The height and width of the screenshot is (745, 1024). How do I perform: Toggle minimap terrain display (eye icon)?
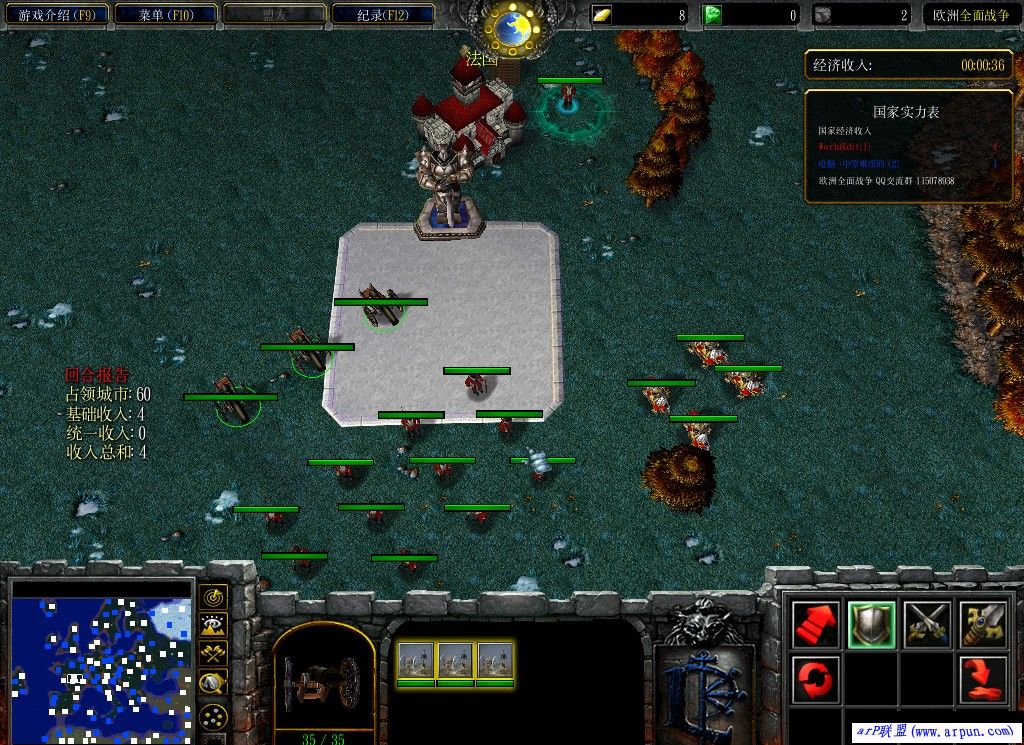click(213, 626)
